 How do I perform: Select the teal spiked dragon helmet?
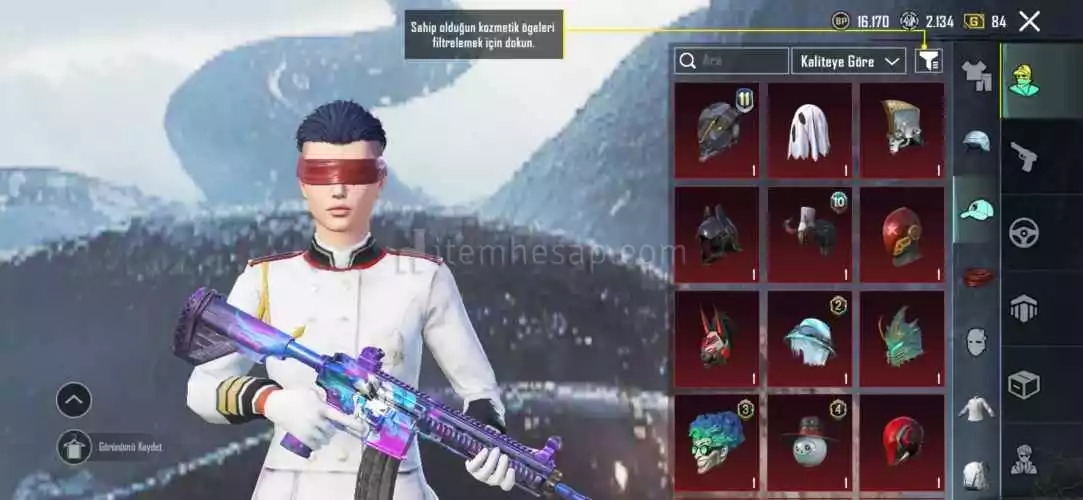(902, 339)
